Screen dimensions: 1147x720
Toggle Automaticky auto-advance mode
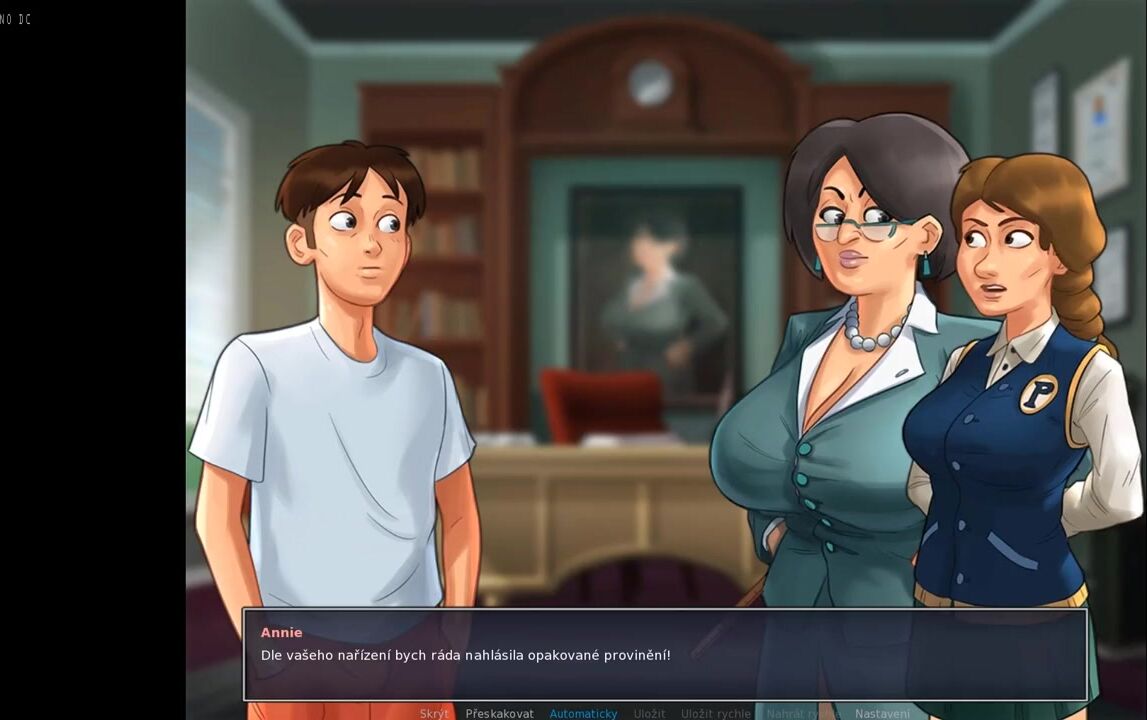pos(583,713)
